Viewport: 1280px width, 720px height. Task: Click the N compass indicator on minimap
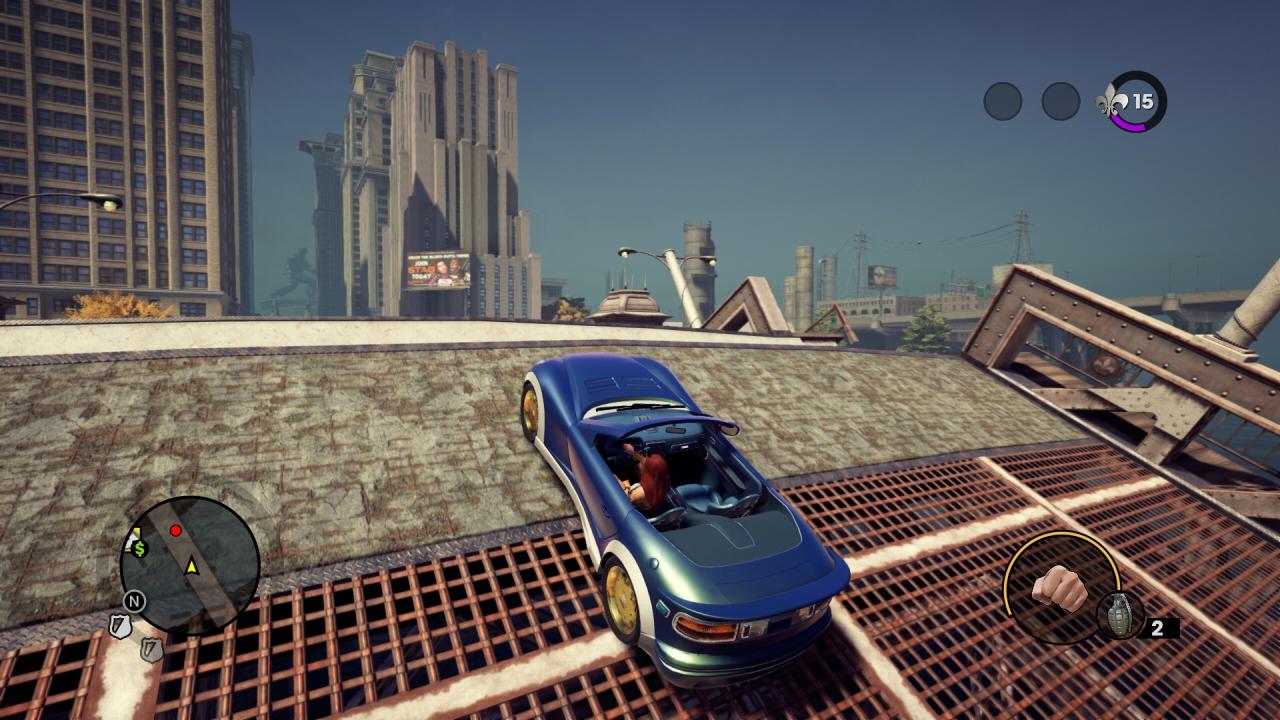coord(134,601)
